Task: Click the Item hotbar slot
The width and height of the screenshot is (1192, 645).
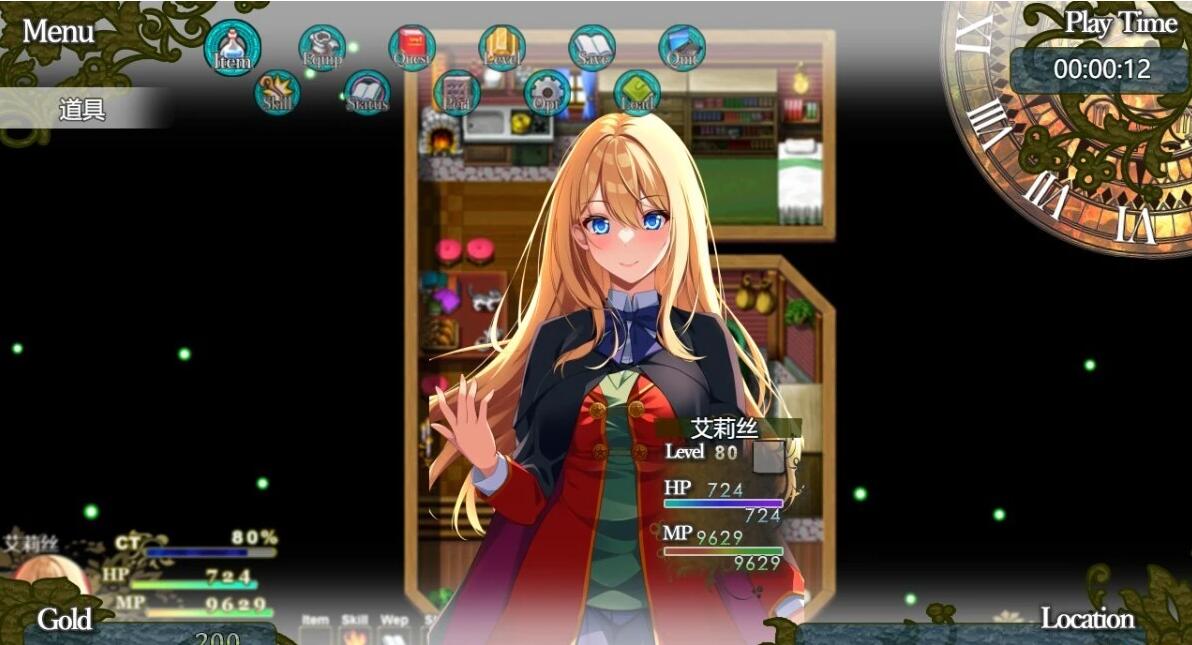Action: (315, 635)
